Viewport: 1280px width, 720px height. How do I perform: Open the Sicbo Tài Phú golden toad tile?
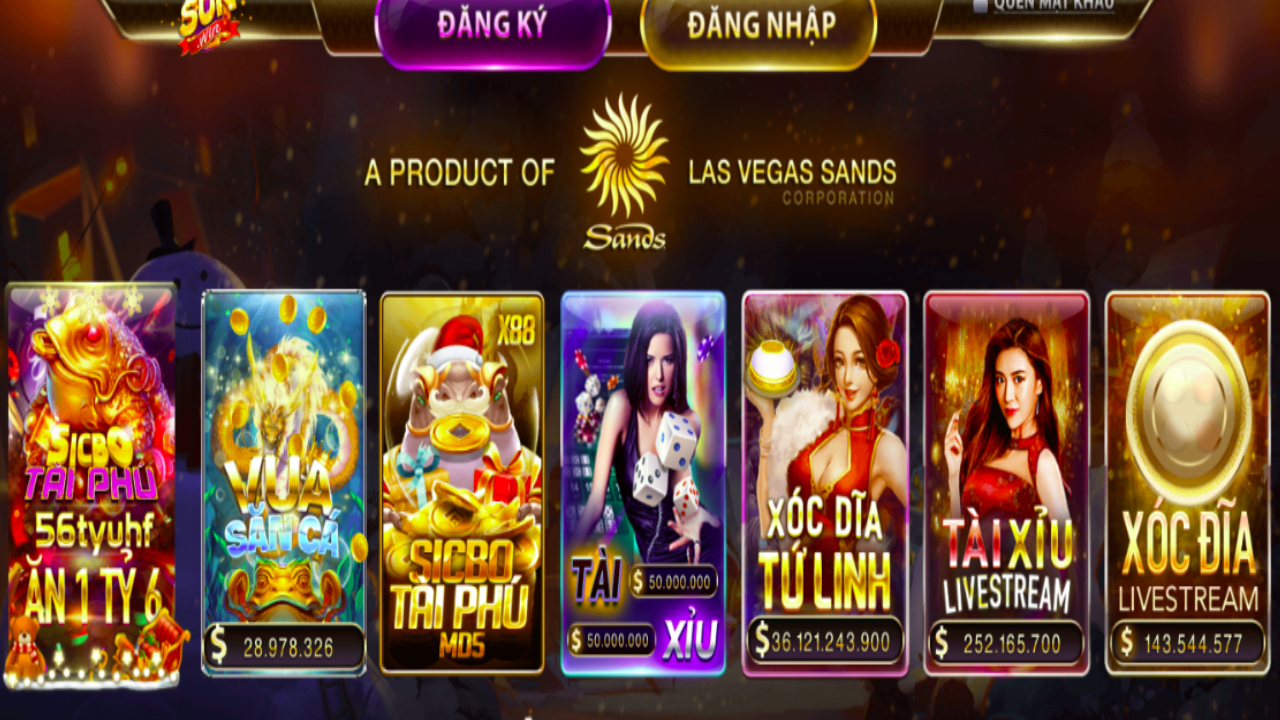(x=92, y=480)
